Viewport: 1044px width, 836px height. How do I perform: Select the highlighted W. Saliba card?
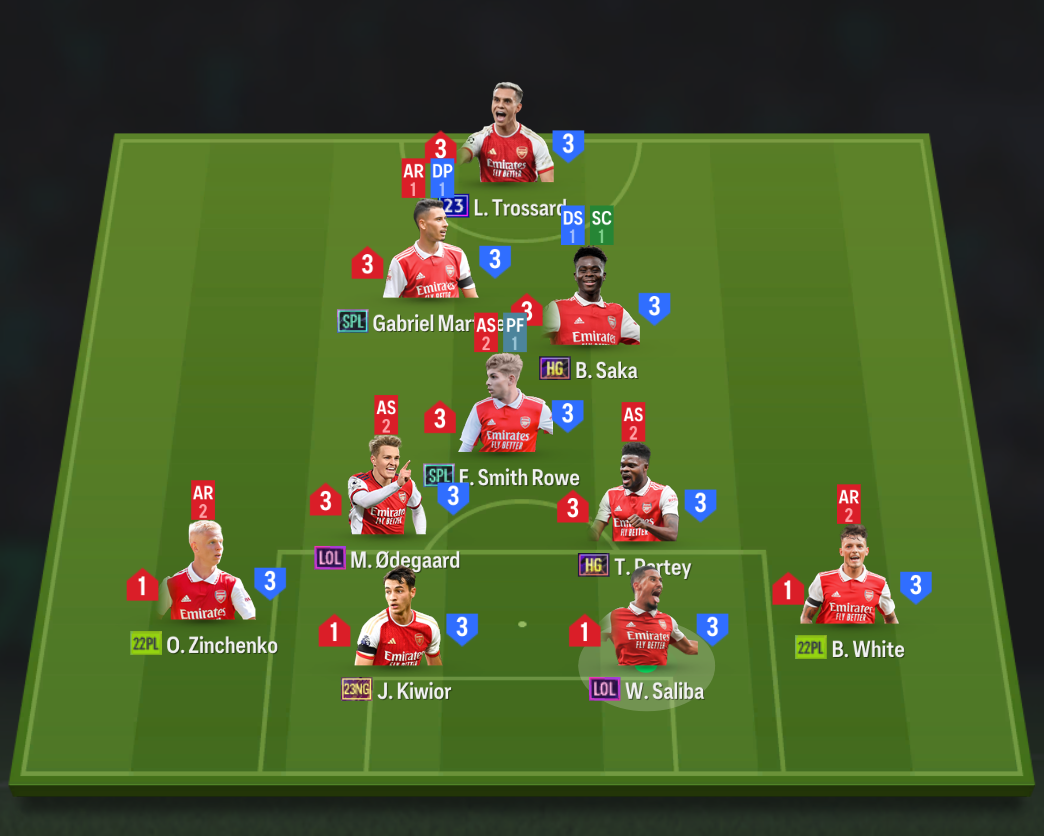tap(646, 622)
